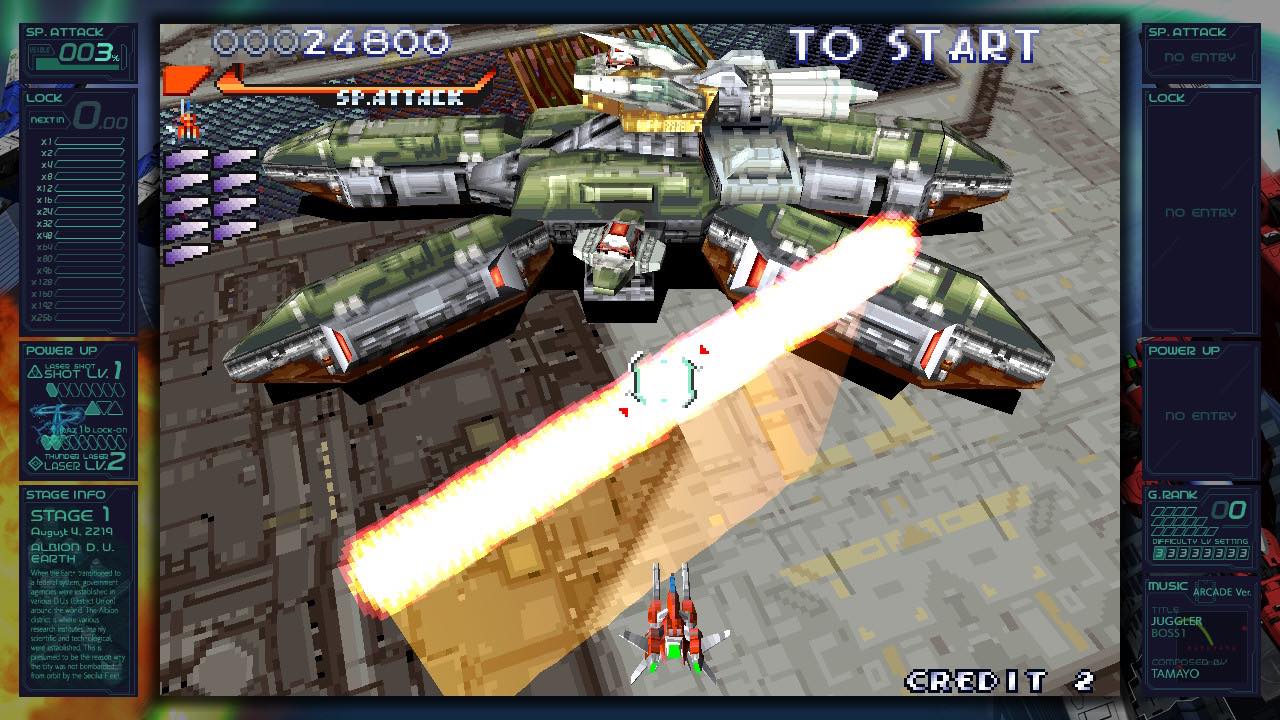Click a purple missile stock icon
1280x720 pixels.
[x=195, y=160]
